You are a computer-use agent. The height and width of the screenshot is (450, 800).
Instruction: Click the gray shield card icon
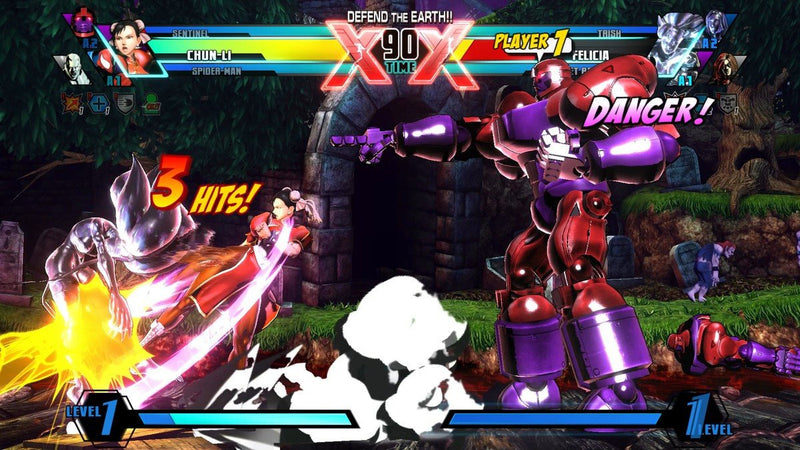(x=123, y=100)
